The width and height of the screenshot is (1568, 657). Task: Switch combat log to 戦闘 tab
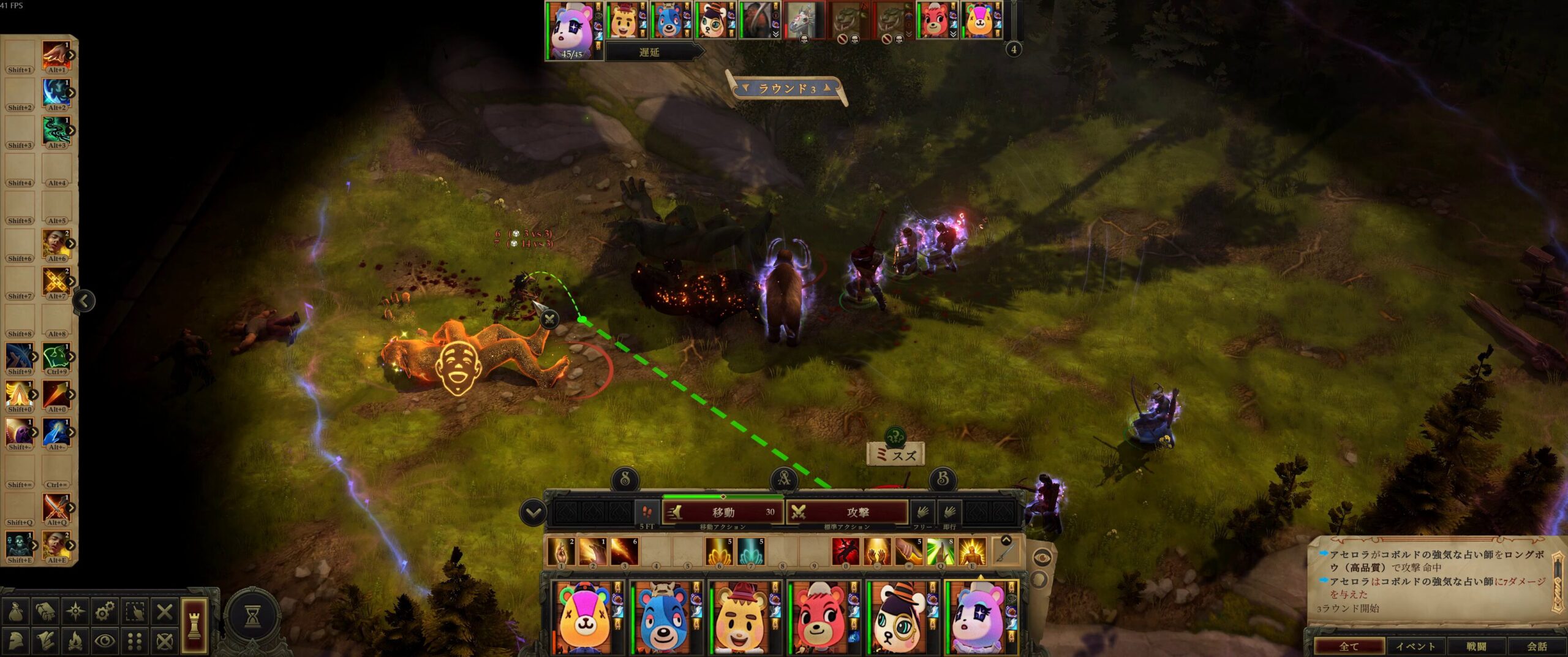click(1476, 646)
